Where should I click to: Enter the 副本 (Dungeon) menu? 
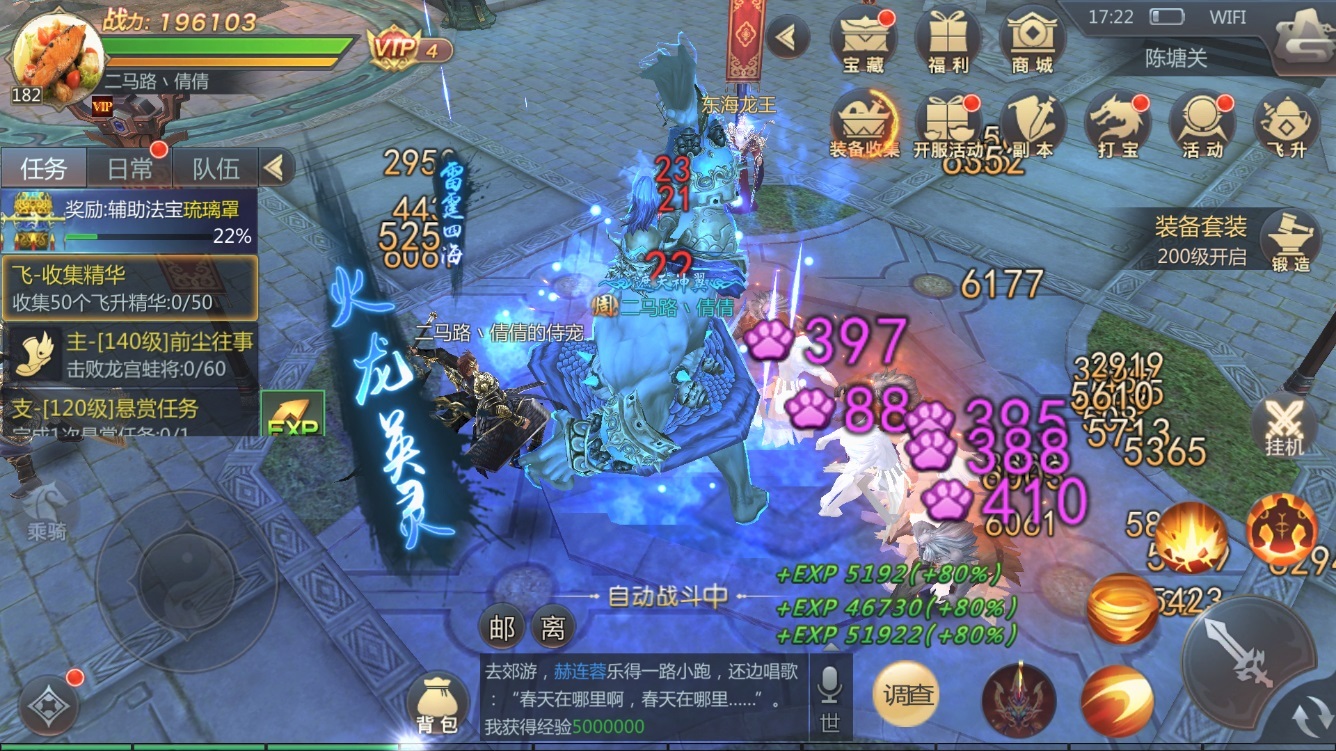tap(1036, 120)
